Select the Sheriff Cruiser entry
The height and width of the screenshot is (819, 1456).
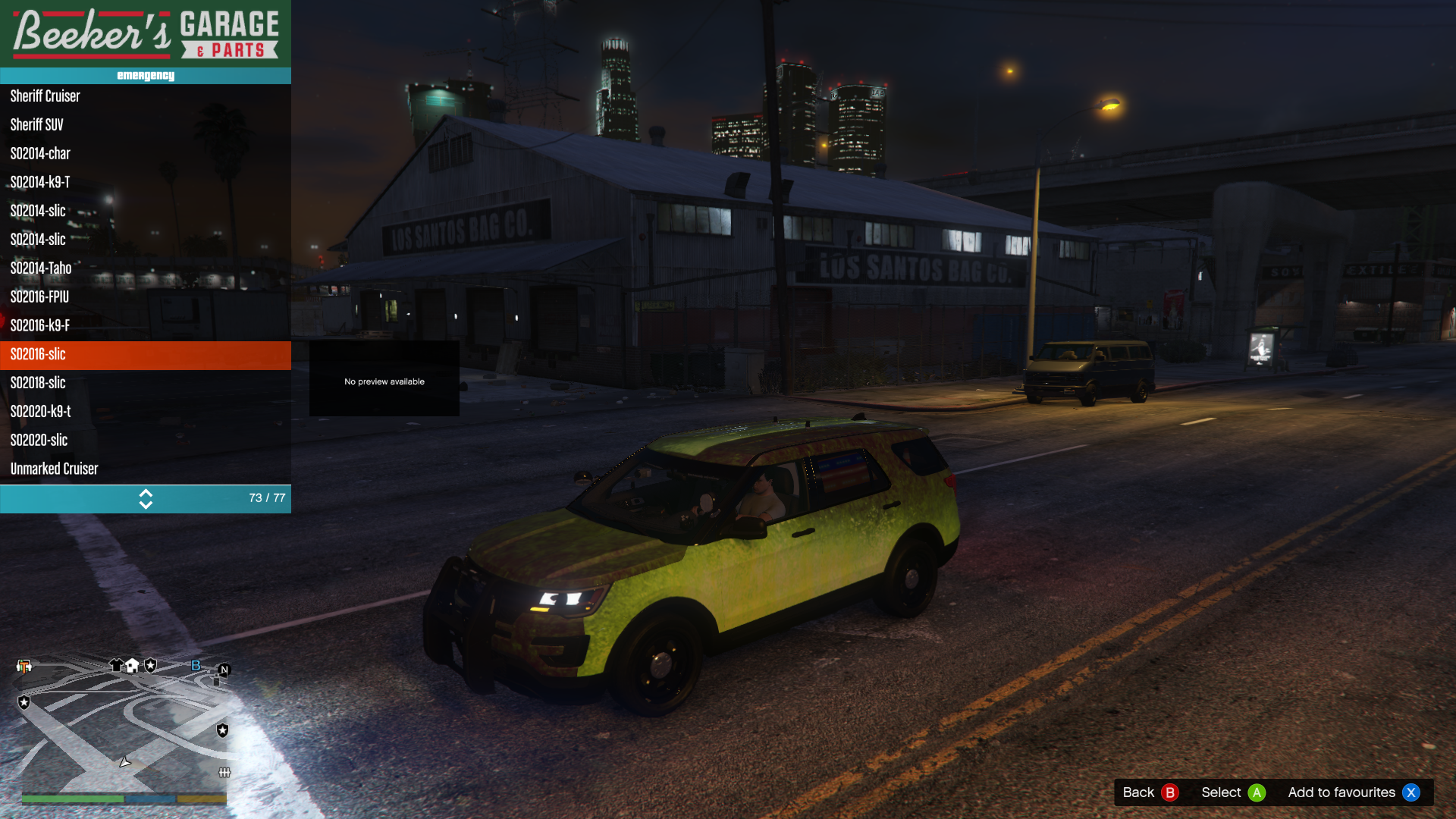(x=144, y=96)
